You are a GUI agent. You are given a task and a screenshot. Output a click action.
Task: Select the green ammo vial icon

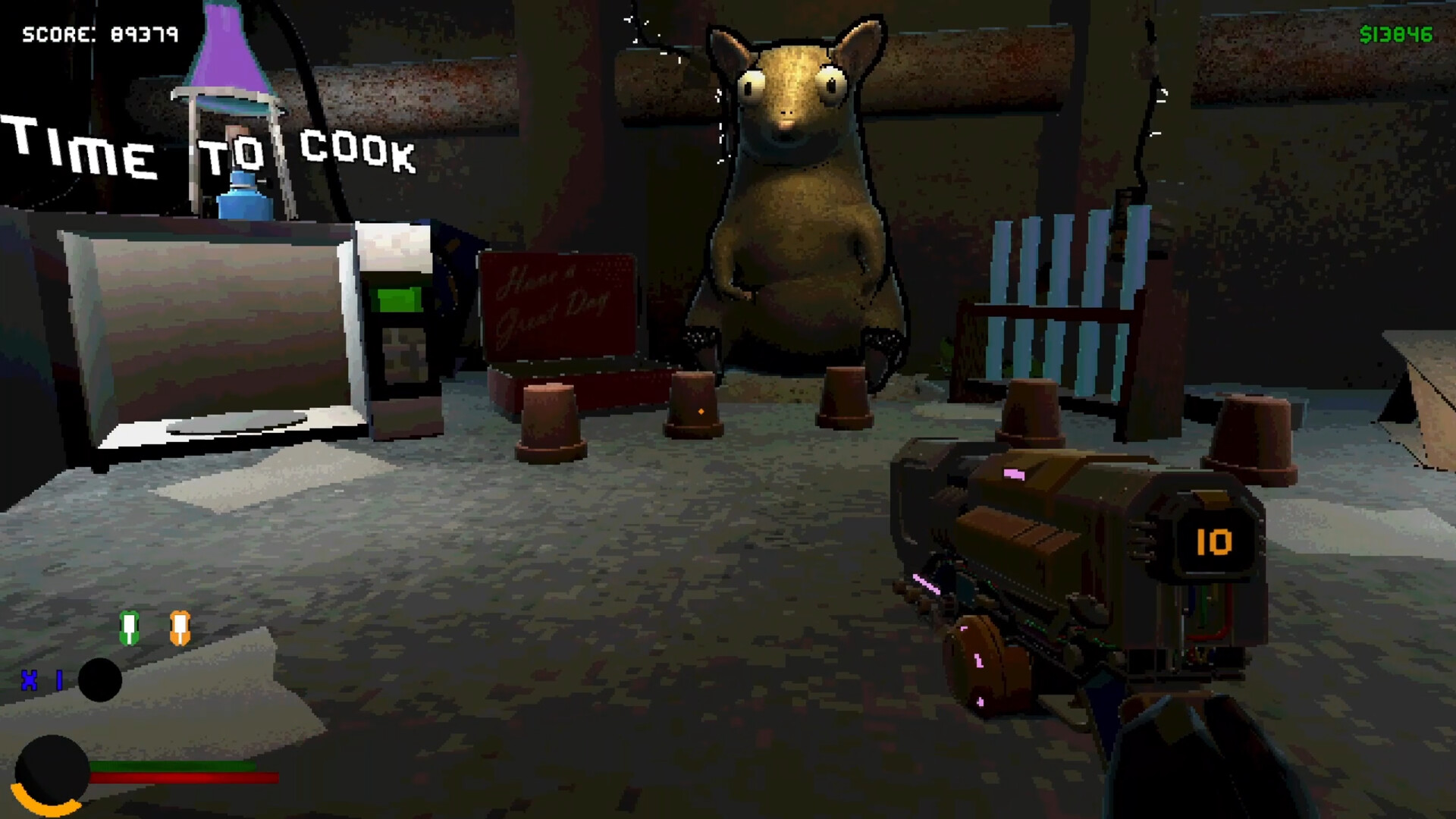[x=127, y=629]
